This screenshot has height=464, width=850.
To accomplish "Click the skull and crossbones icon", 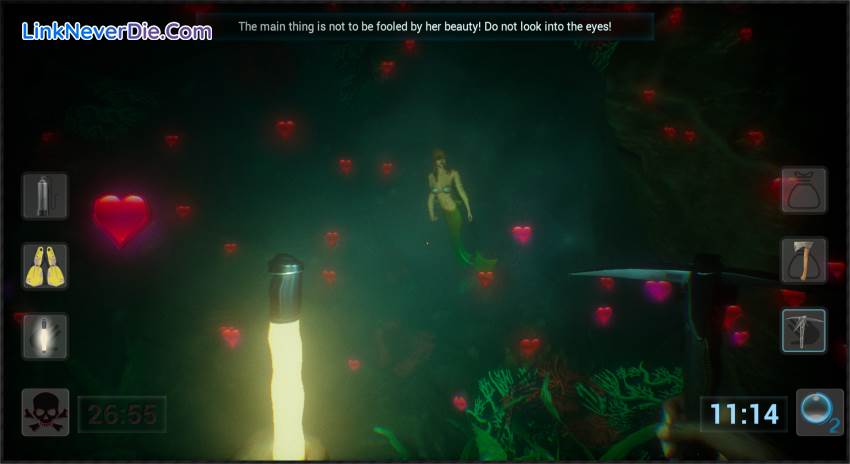I will click(x=45, y=412).
